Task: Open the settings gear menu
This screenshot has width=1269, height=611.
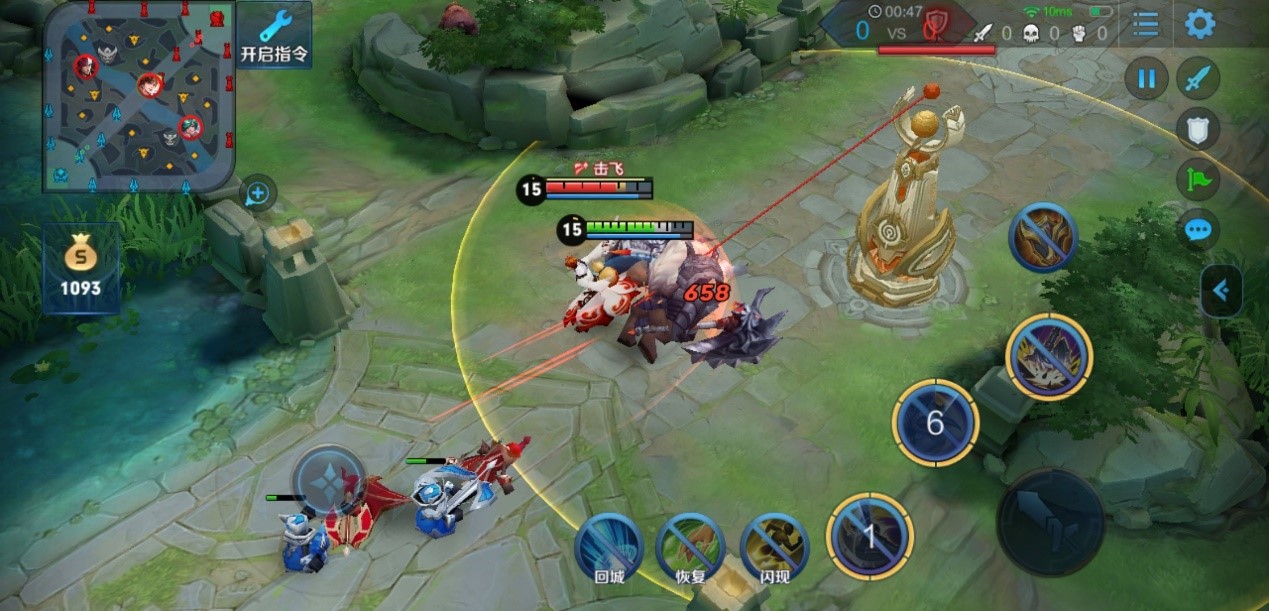Action: [1199, 24]
